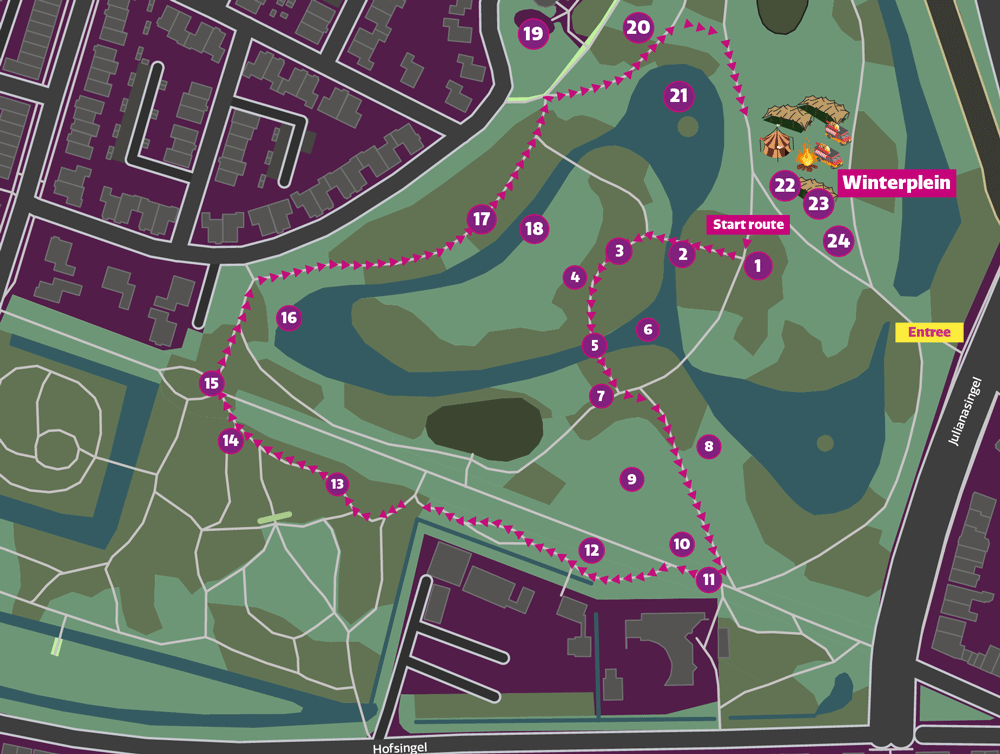This screenshot has width=1000, height=754.
Task: Select map marker number 1
Action: [x=758, y=266]
